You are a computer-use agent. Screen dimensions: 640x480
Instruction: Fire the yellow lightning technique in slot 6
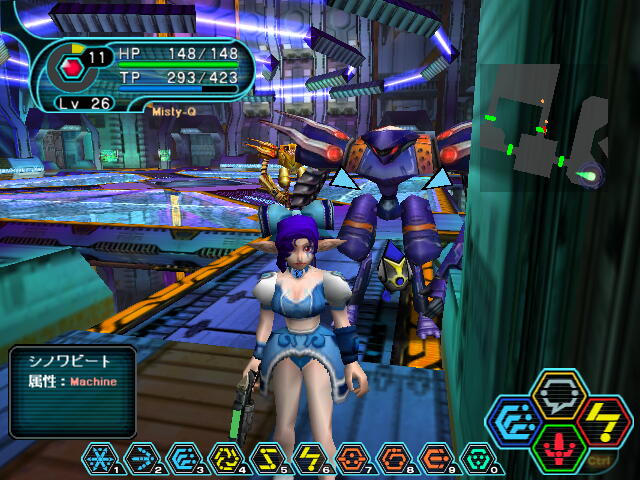(310, 458)
